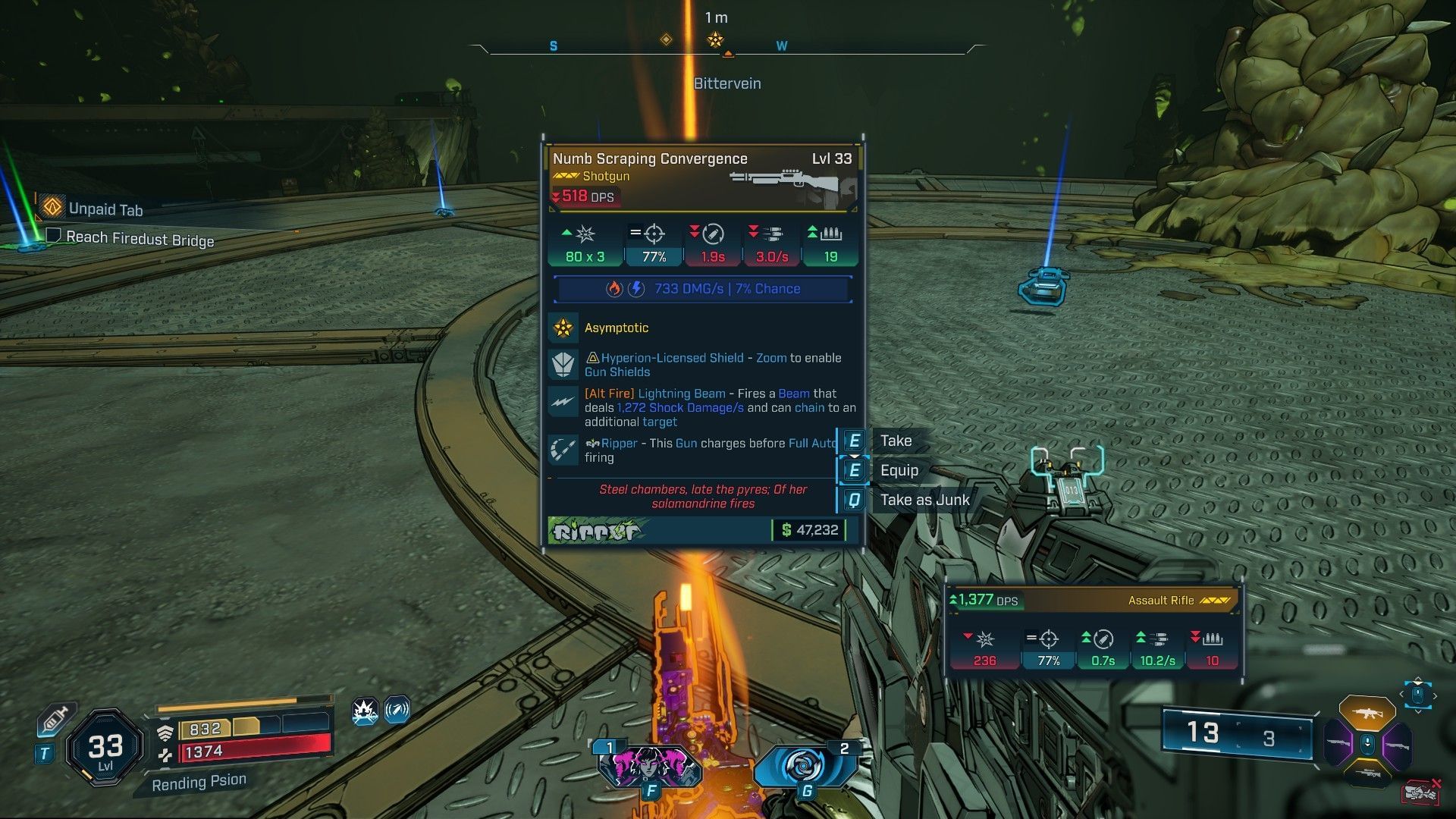Screen dimensions: 1456x819
Task: Open the level 33 character badge
Action: point(105,748)
